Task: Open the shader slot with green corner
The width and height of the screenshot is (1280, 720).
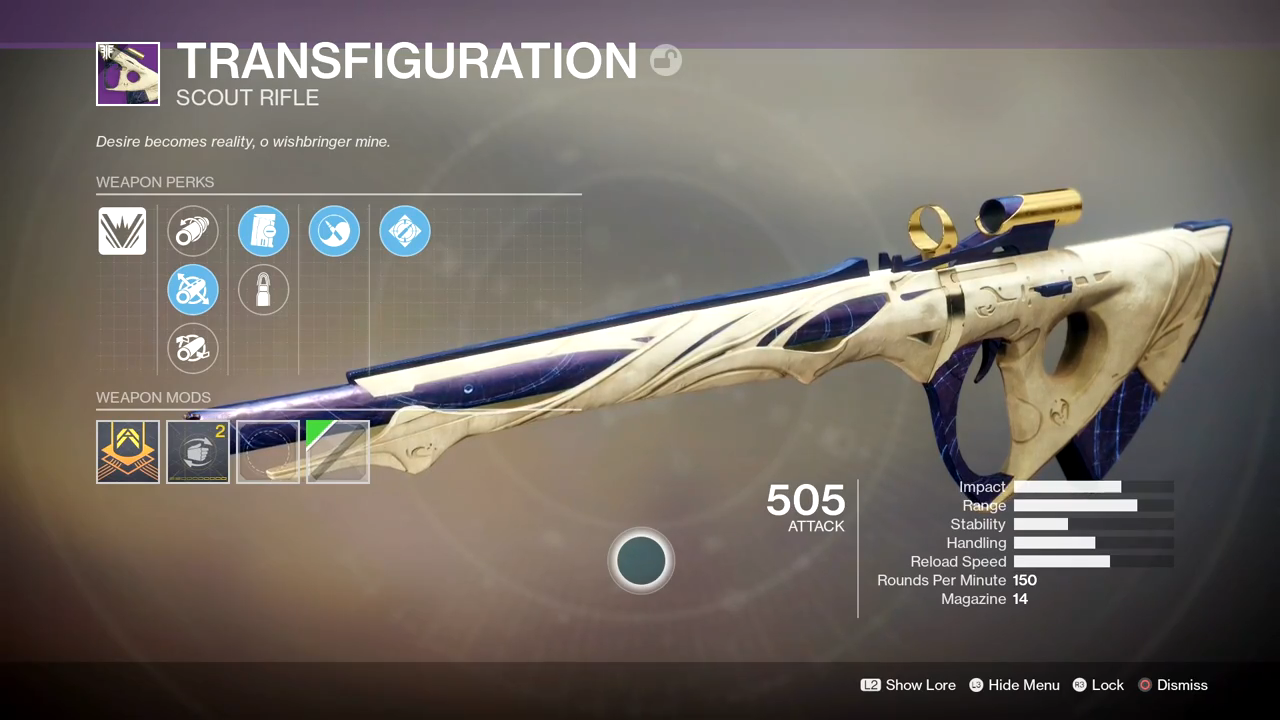Action: point(338,452)
